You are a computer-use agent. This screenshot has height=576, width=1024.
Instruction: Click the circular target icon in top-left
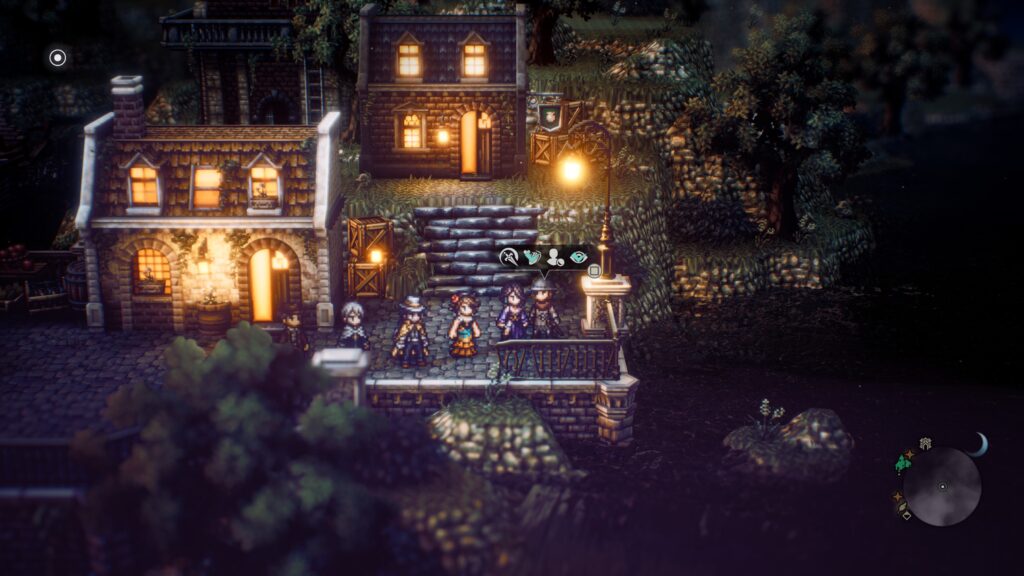pyautogui.click(x=58, y=58)
